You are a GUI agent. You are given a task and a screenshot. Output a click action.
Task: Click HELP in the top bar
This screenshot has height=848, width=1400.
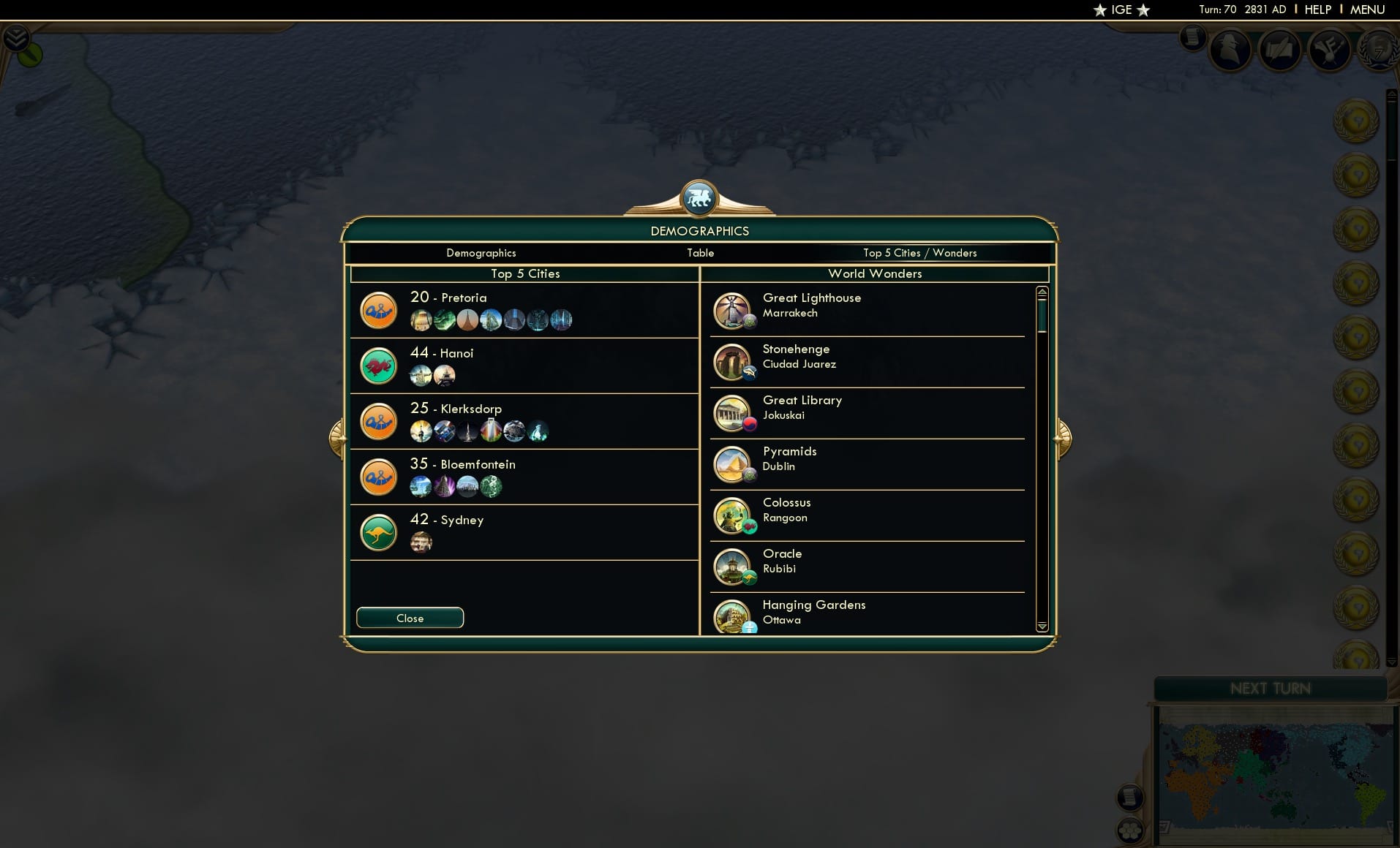point(1317,10)
